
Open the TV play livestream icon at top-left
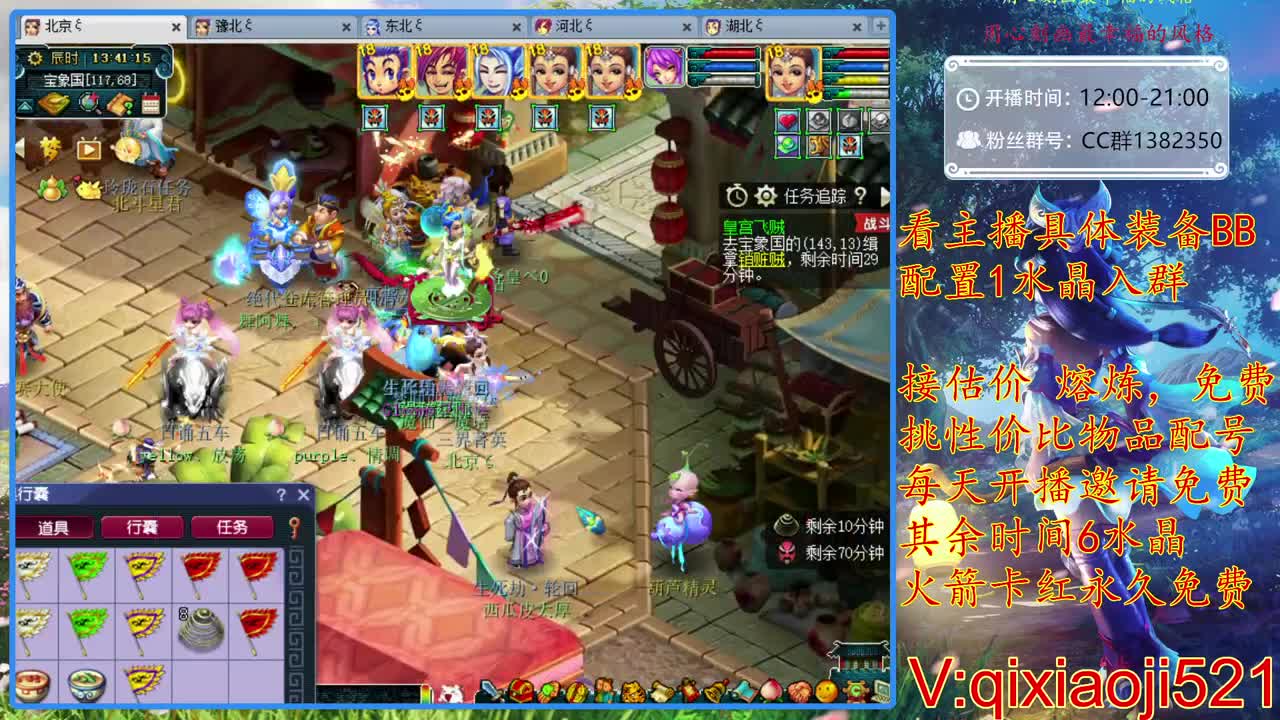pyautogui.click(x=87, y=150)
